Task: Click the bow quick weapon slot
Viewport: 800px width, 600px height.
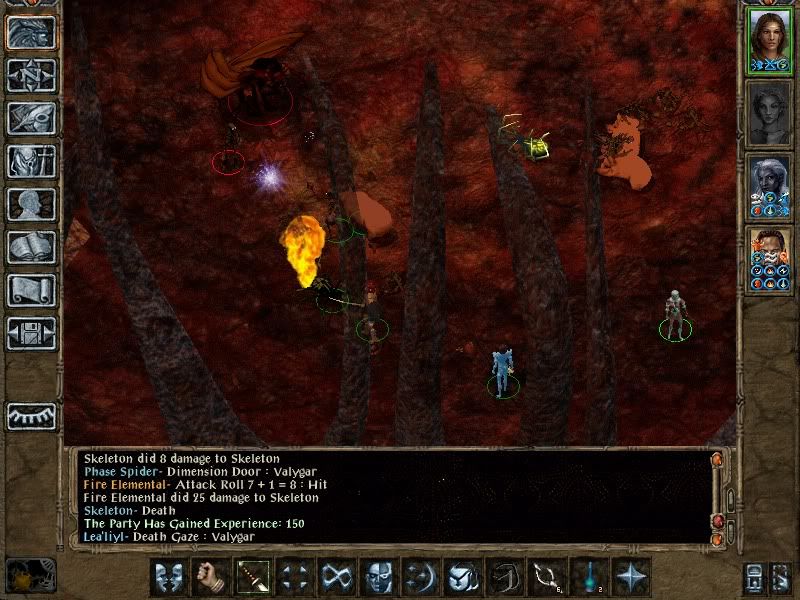Action: 547,577
